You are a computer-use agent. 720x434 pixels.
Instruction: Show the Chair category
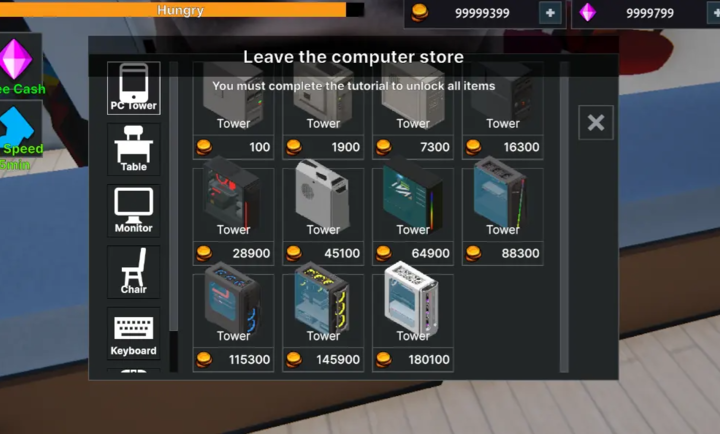pyautogui.click(x=133, y=272)
